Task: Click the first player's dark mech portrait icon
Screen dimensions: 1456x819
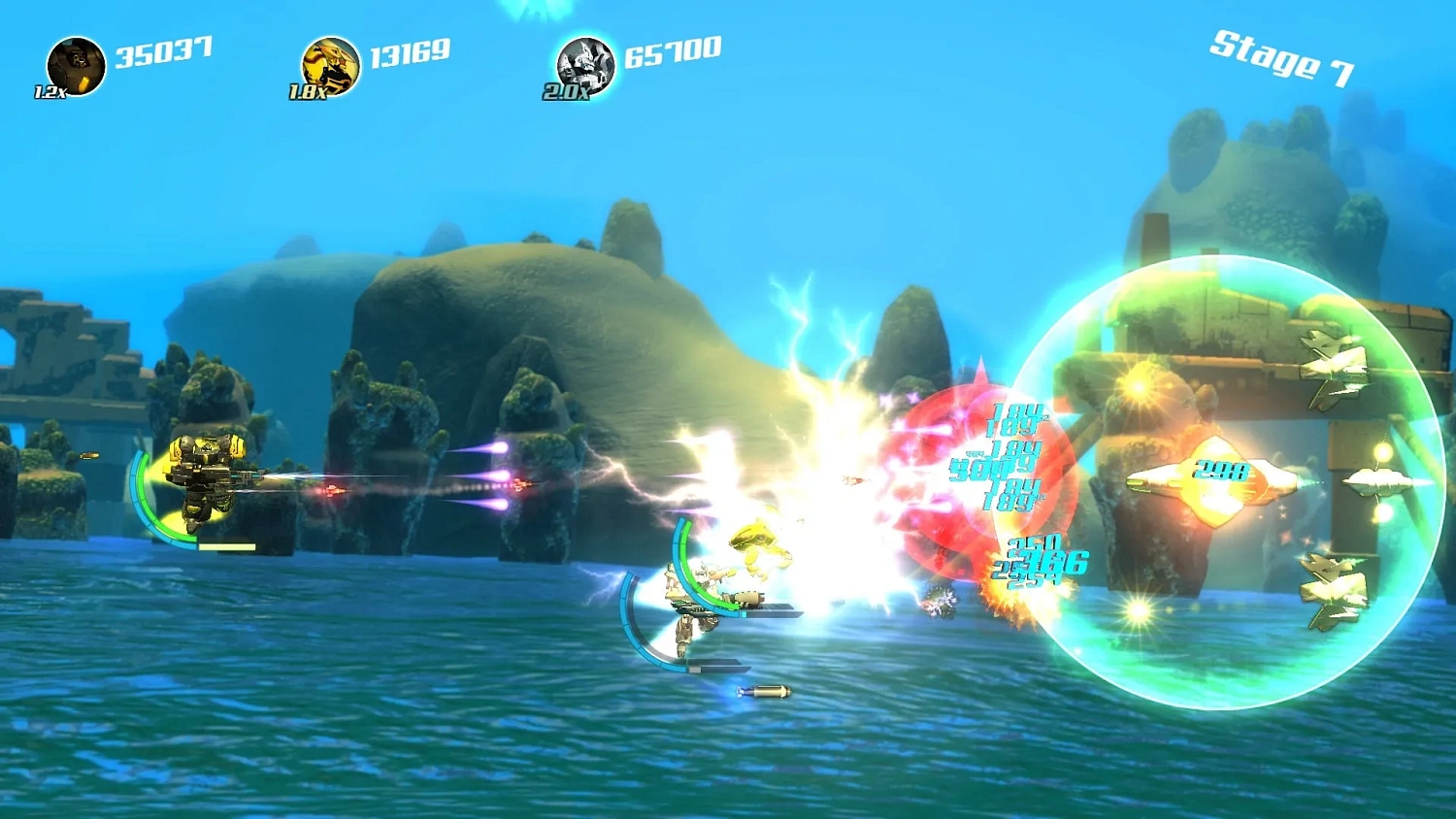Action: (78, 61)
